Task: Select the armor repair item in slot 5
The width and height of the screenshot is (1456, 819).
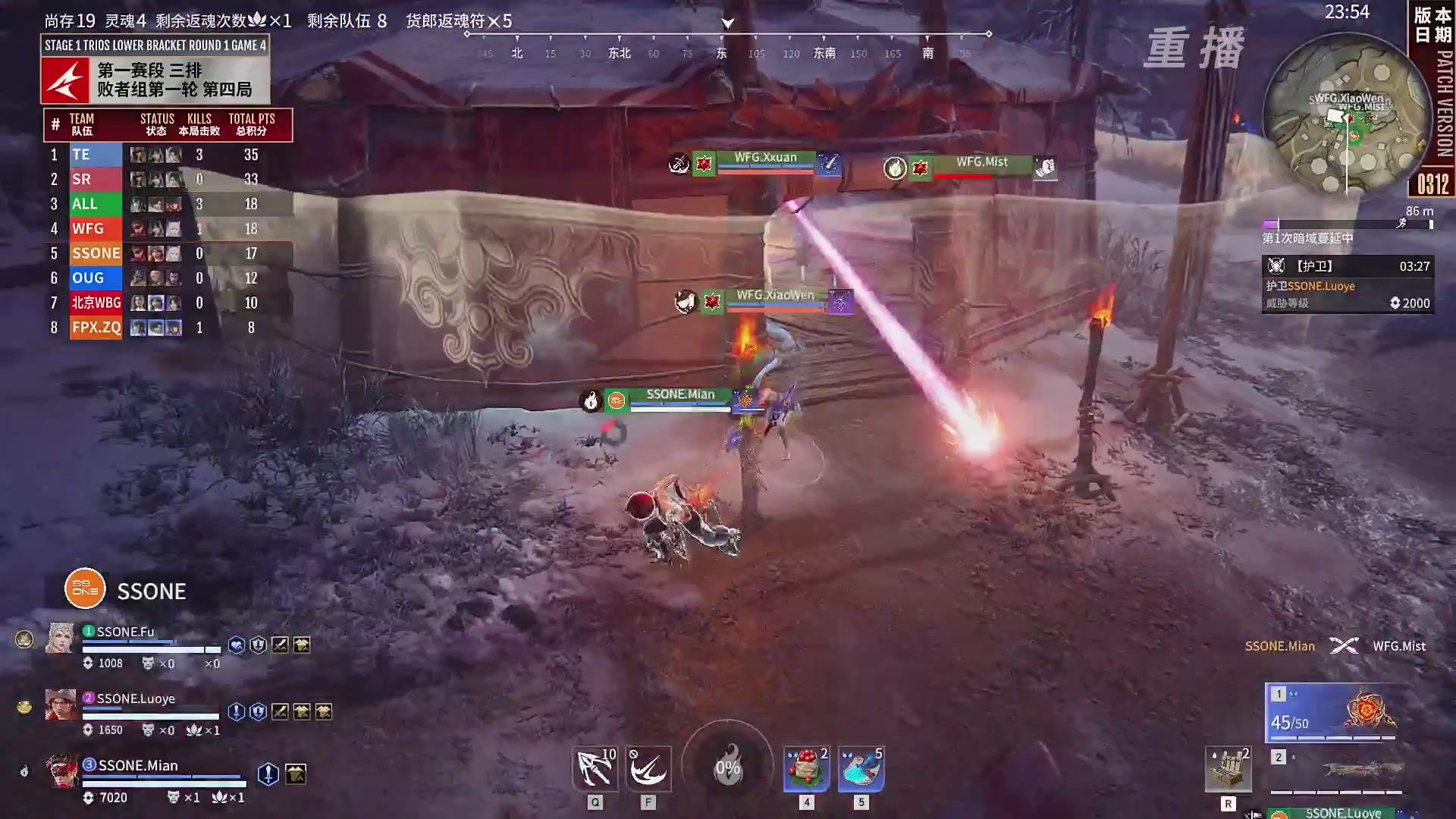Action: coord(860,768)
